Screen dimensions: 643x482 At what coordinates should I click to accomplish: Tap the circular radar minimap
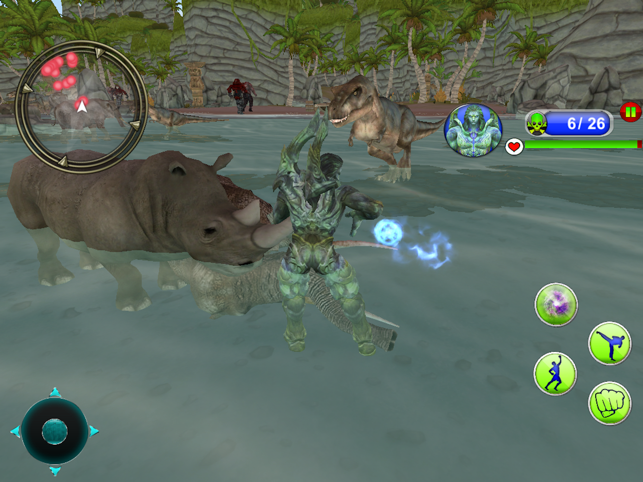[x=82, y=104]
